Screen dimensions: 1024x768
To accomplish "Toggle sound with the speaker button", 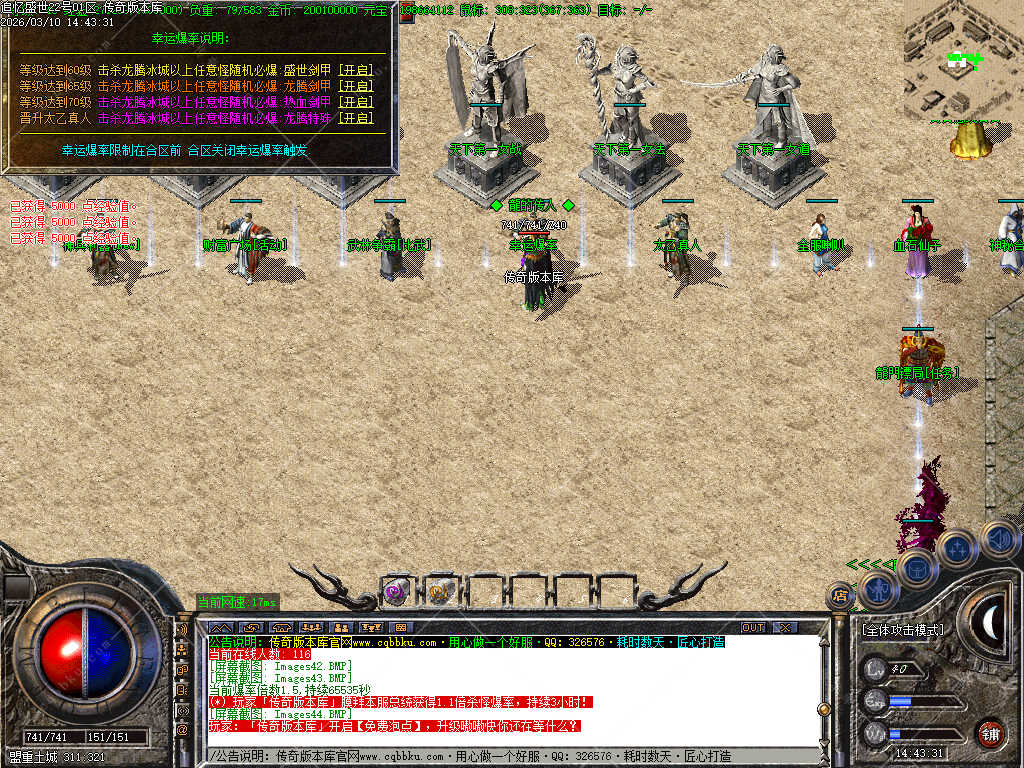I will [997, 539].
